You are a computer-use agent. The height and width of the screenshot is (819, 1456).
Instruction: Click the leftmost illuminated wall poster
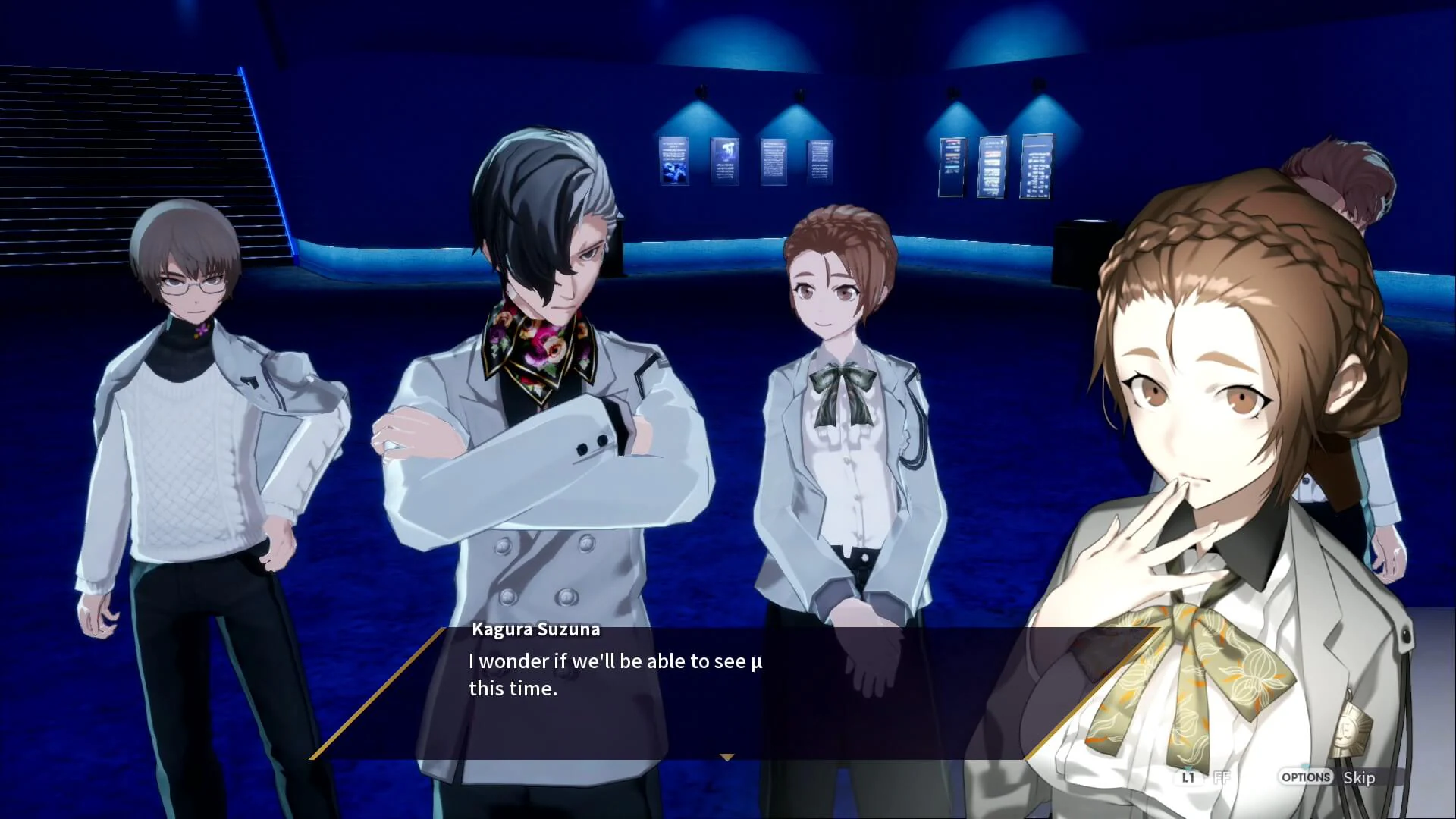pos(674,161)
